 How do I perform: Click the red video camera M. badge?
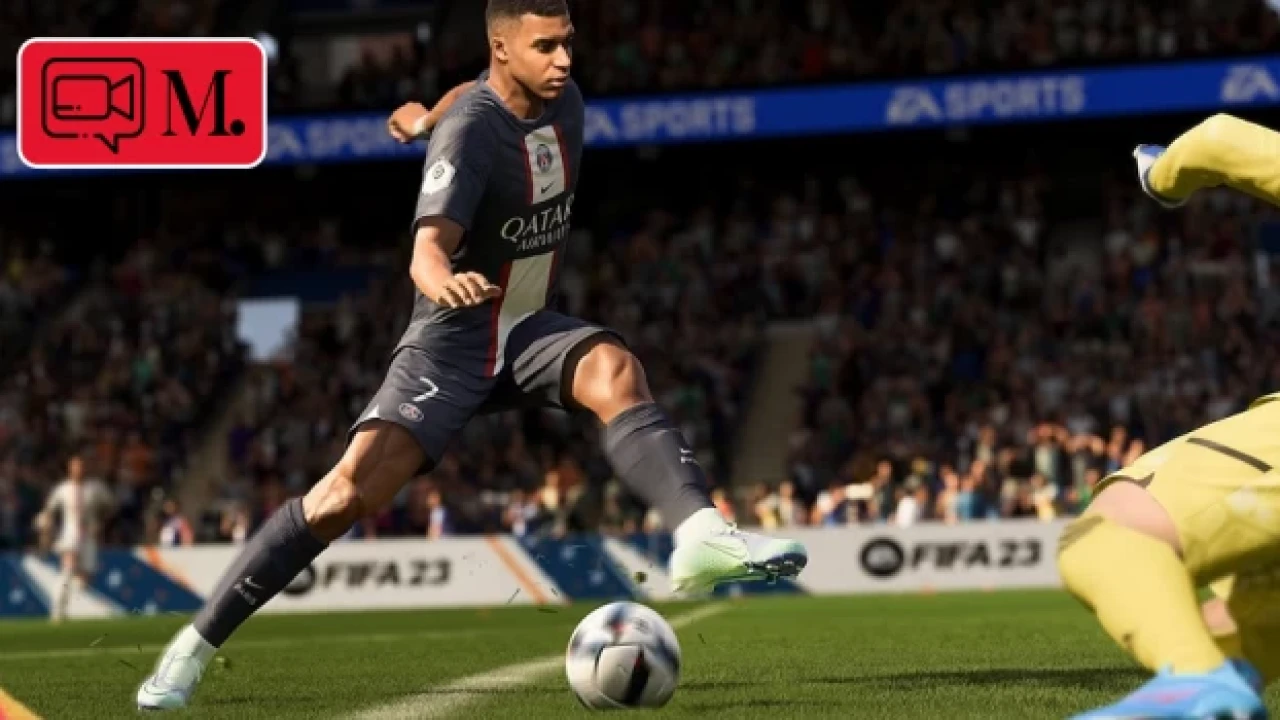[x=142, y=103]
